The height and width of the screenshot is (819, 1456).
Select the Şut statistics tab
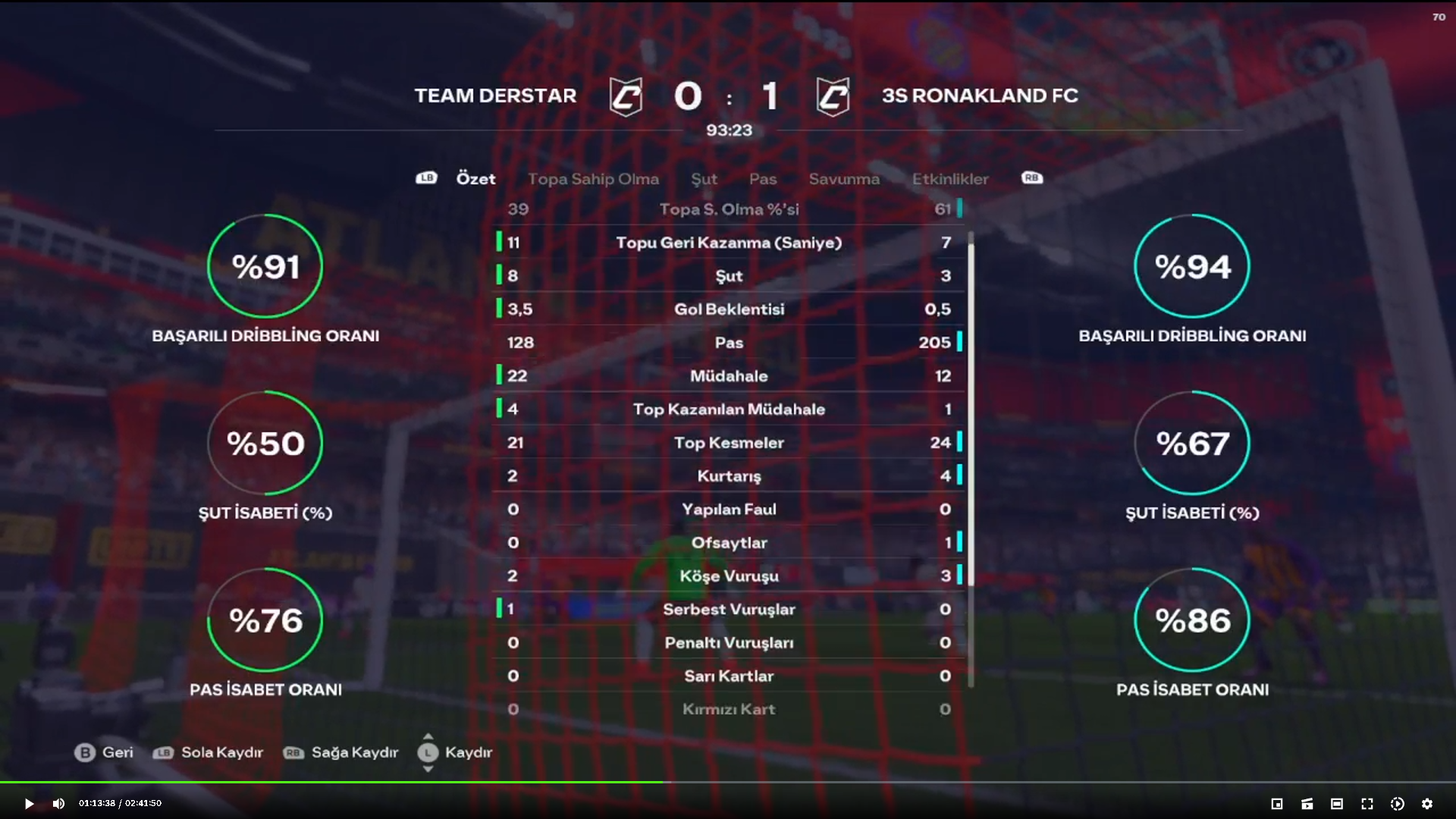(x=704, y=179)
